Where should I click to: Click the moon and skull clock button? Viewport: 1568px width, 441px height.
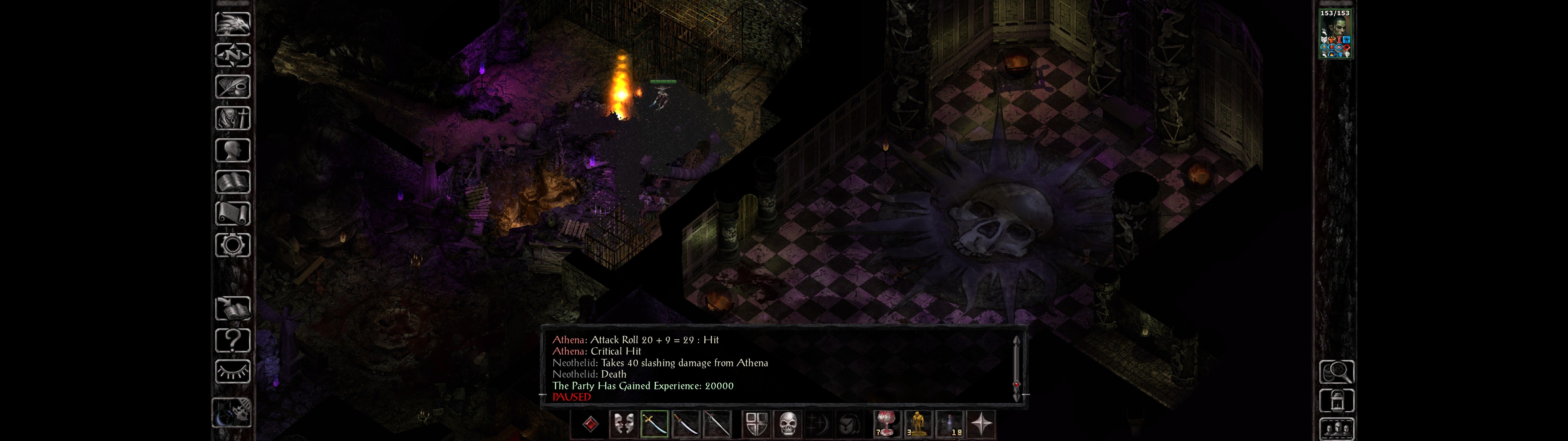pos(232,413)
